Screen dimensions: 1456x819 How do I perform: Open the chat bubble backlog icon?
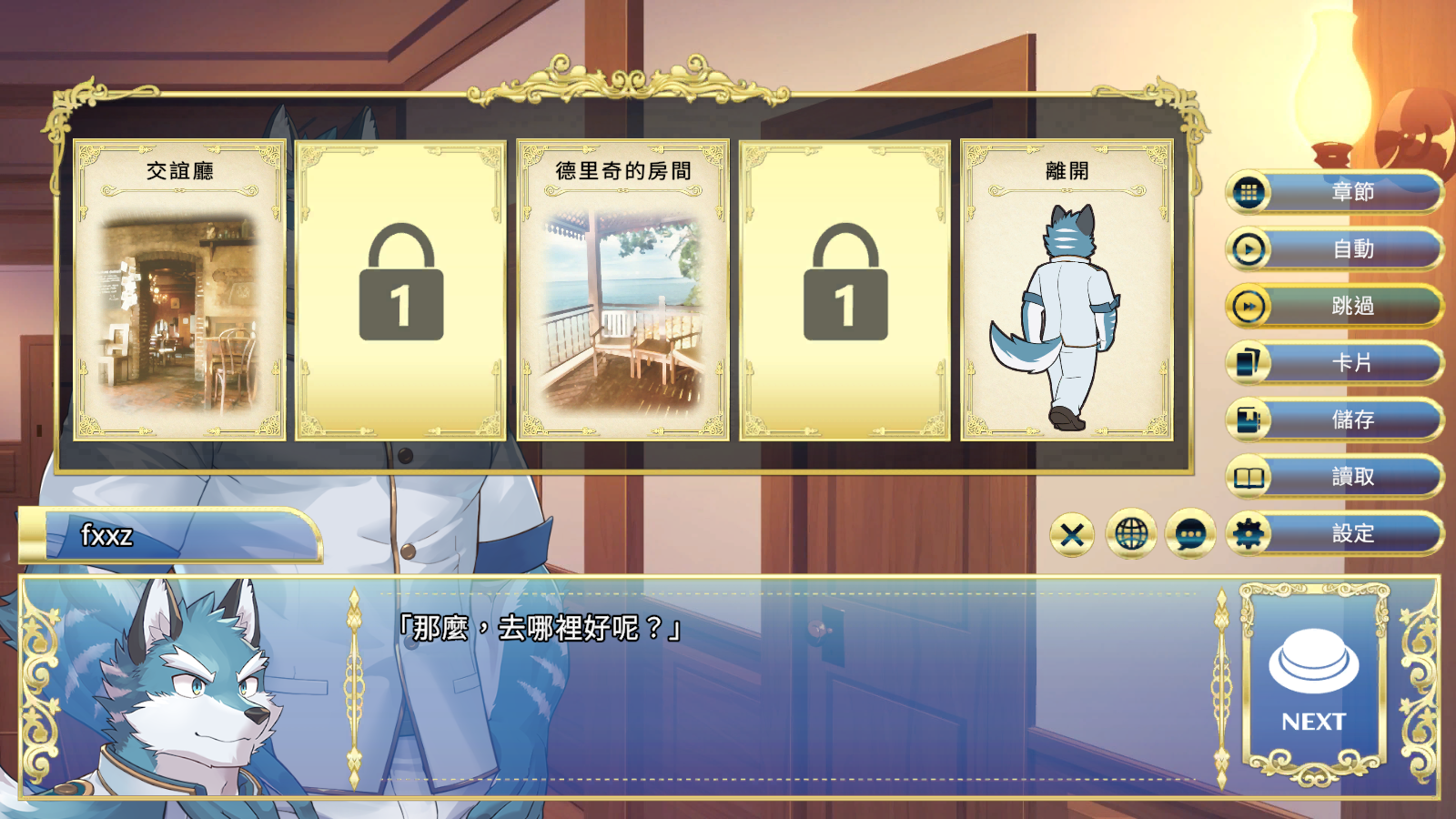[x=1188, y=535]
